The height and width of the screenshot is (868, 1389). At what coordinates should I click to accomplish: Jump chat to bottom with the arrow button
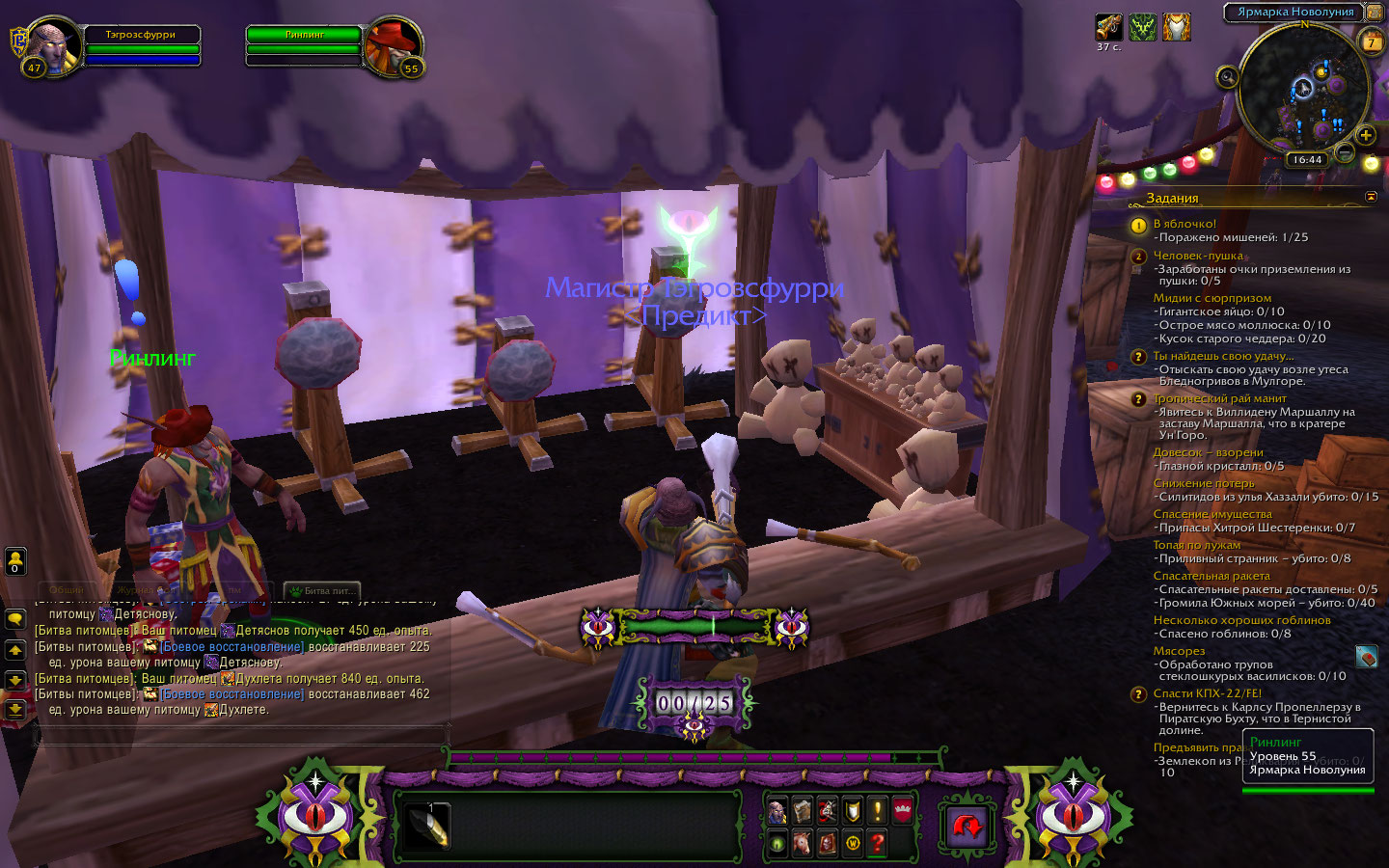pos(15,710)
